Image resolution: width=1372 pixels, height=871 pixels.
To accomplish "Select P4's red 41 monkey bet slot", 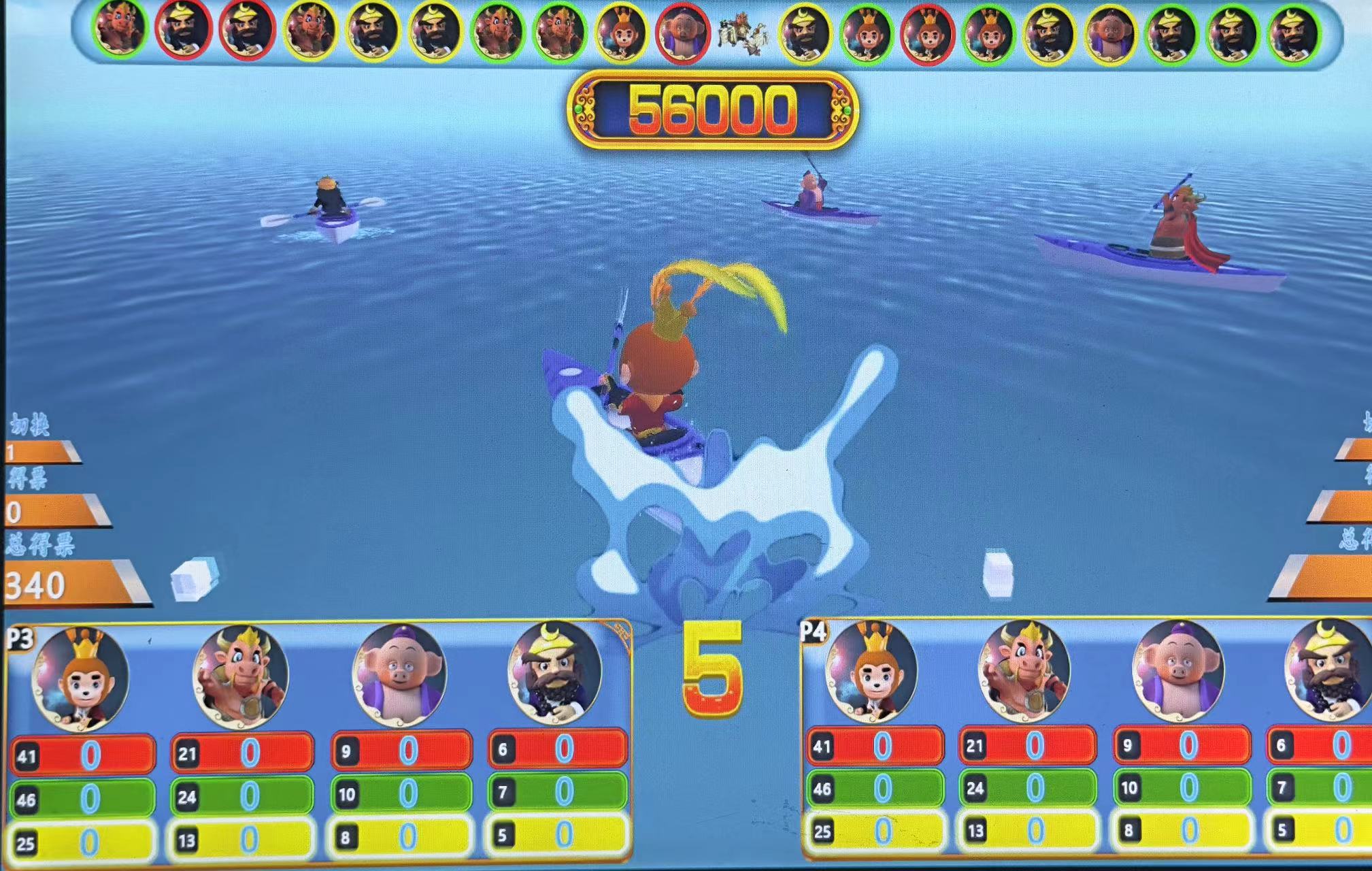I will (875, 746).
